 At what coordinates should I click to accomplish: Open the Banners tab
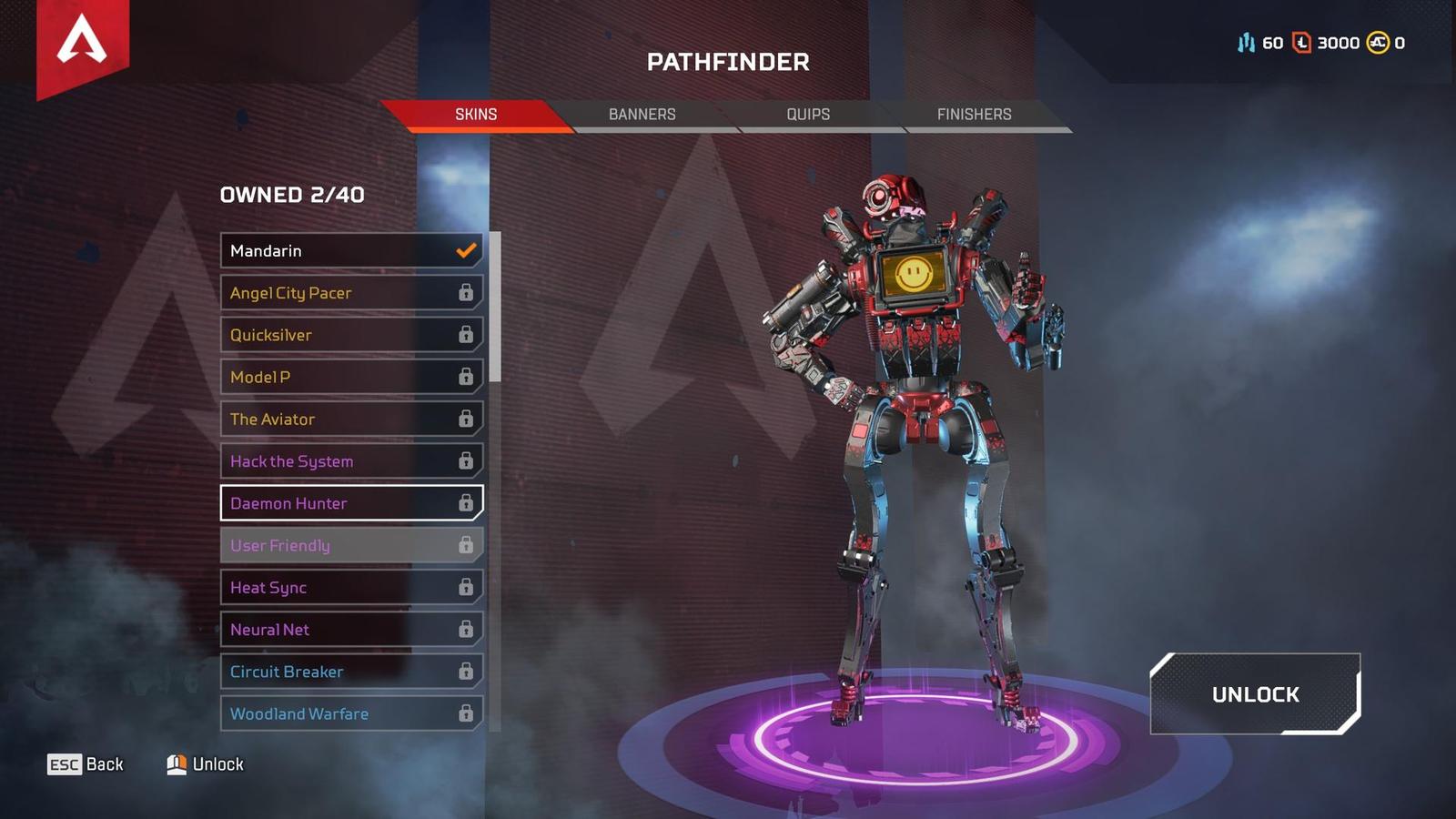642,115
